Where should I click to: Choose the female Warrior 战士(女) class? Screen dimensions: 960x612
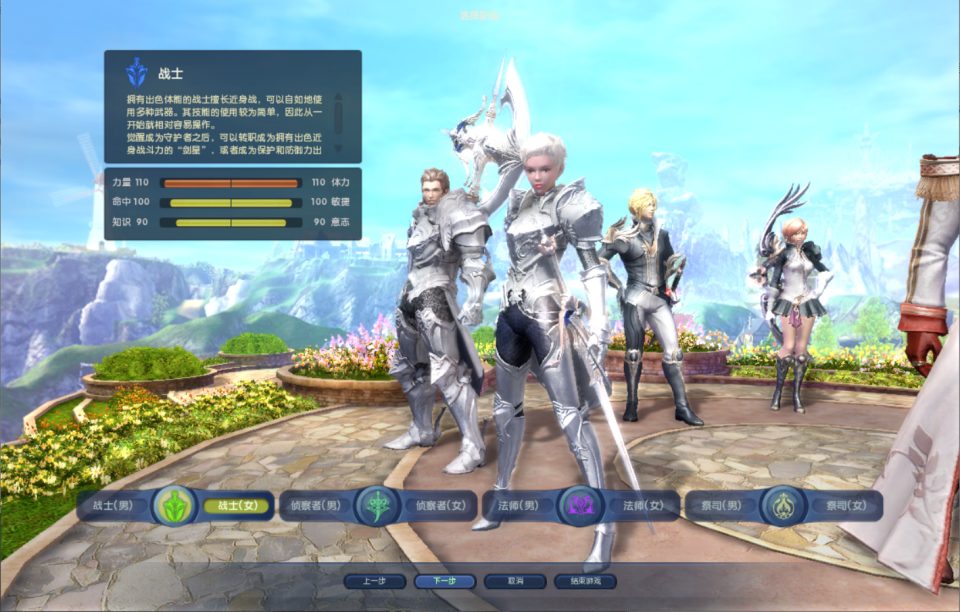tap(237, 506)
